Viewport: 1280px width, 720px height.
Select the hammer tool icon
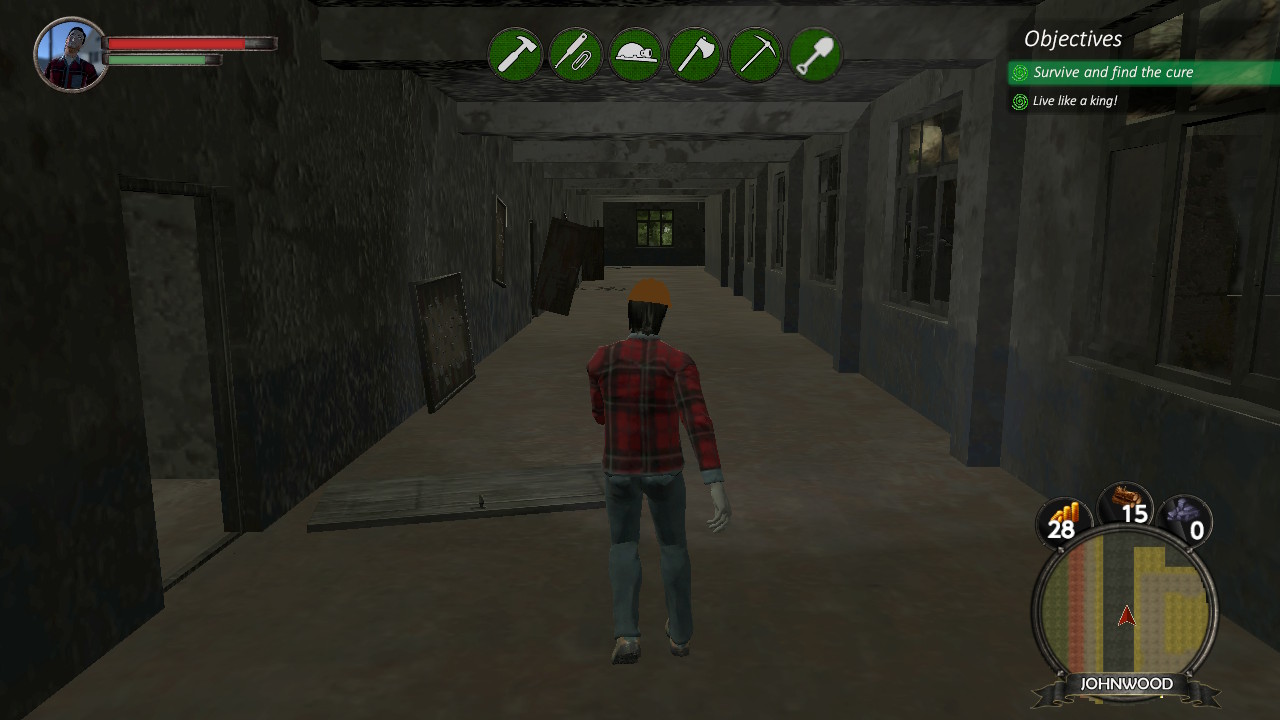[515, 55]
